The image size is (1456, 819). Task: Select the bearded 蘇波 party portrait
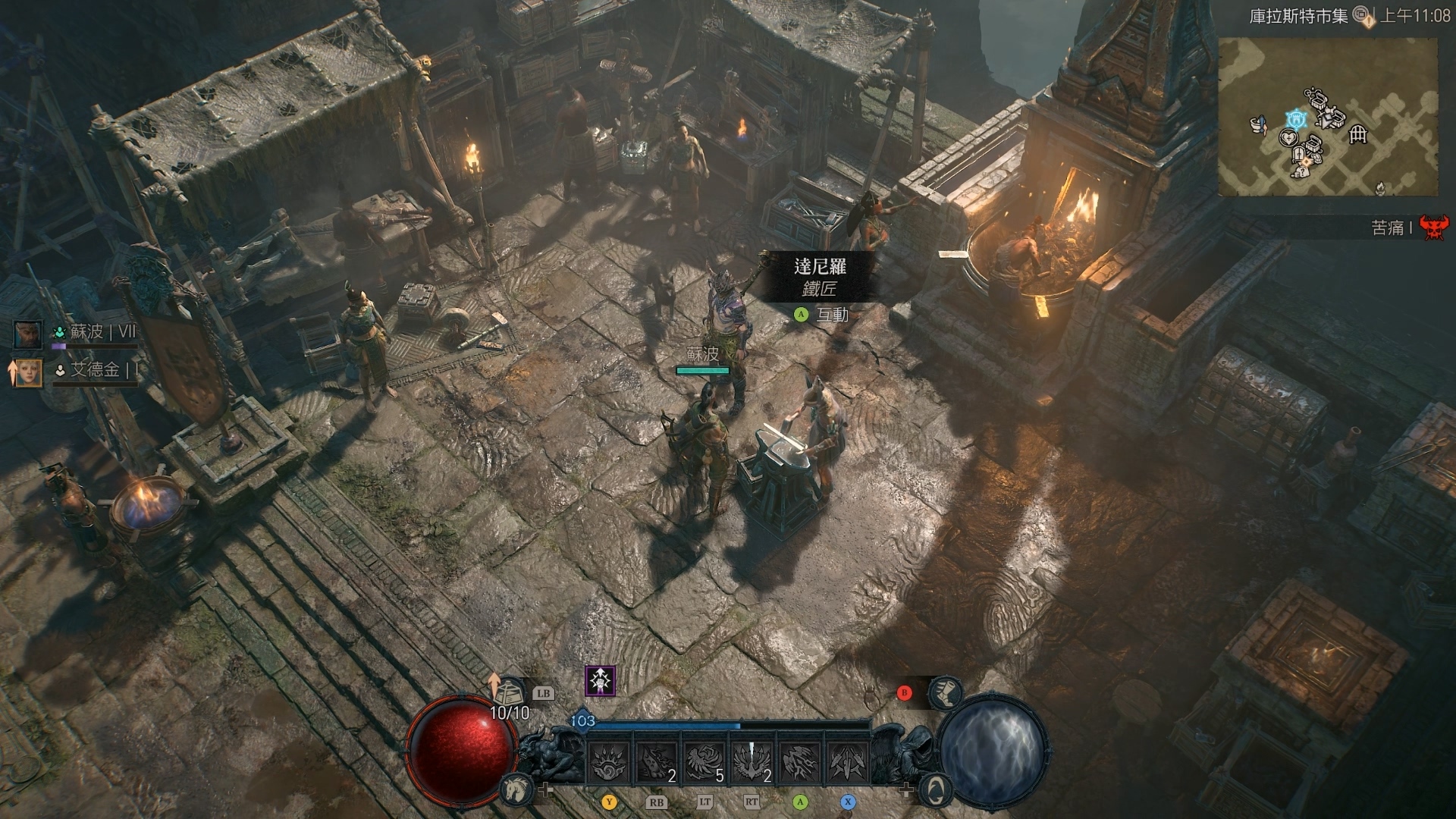click(28, 334)
